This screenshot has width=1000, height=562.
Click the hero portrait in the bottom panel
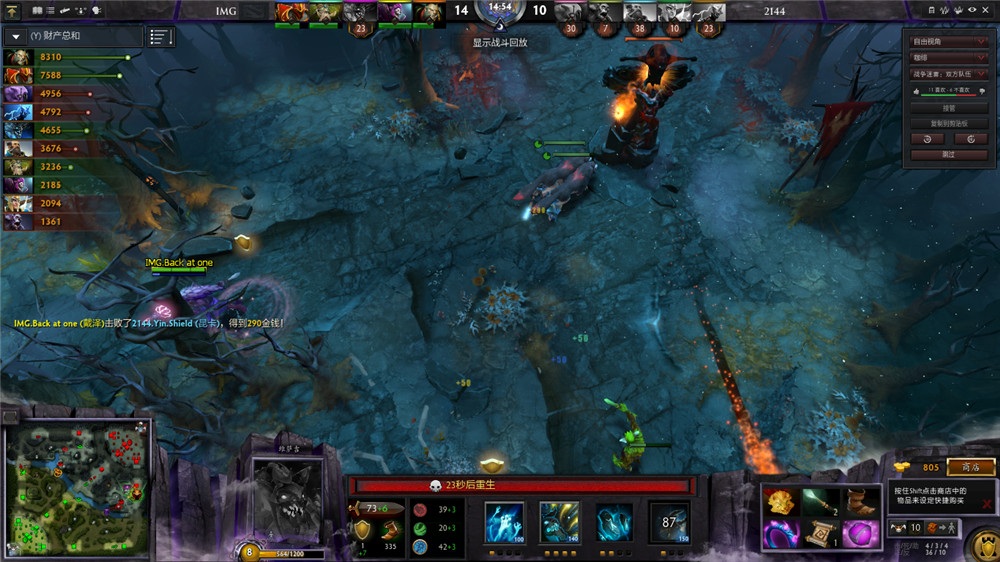[286, 497]
